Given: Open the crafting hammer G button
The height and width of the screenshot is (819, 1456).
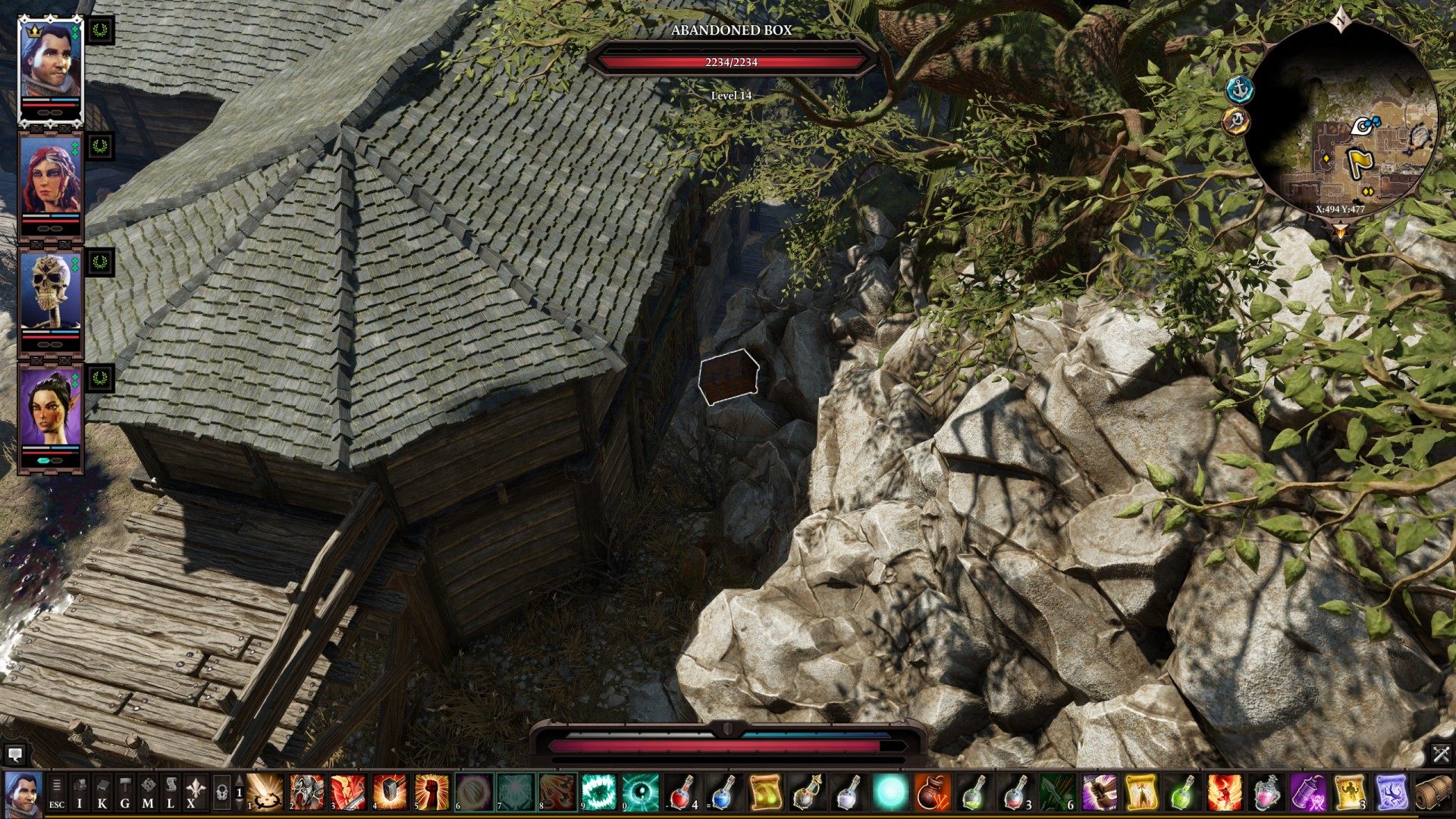Looking at the screenshot, I should click(125, 792).
